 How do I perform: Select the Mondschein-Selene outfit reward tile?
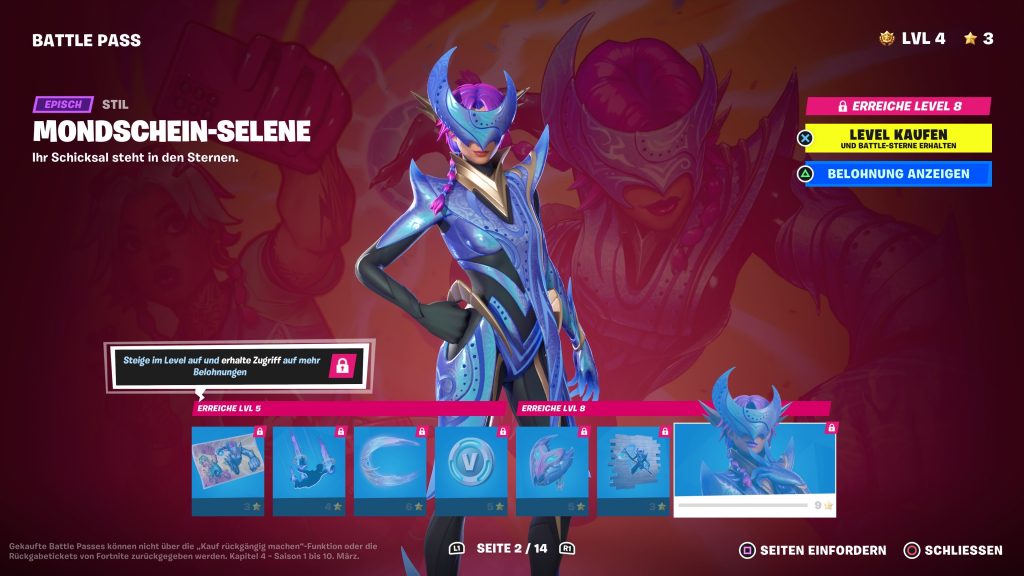755,468
